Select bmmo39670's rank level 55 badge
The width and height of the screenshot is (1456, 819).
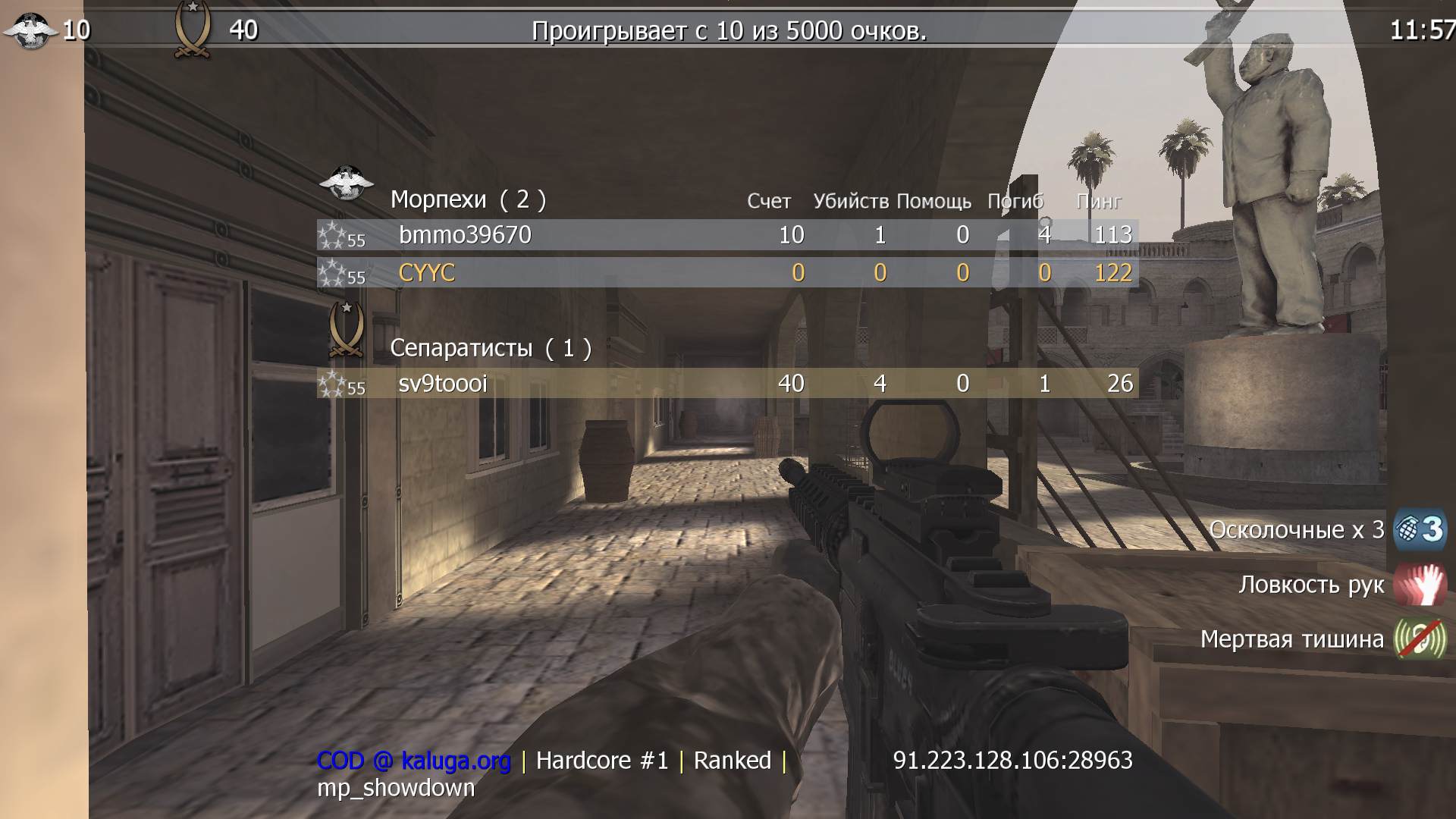(340, 236)
